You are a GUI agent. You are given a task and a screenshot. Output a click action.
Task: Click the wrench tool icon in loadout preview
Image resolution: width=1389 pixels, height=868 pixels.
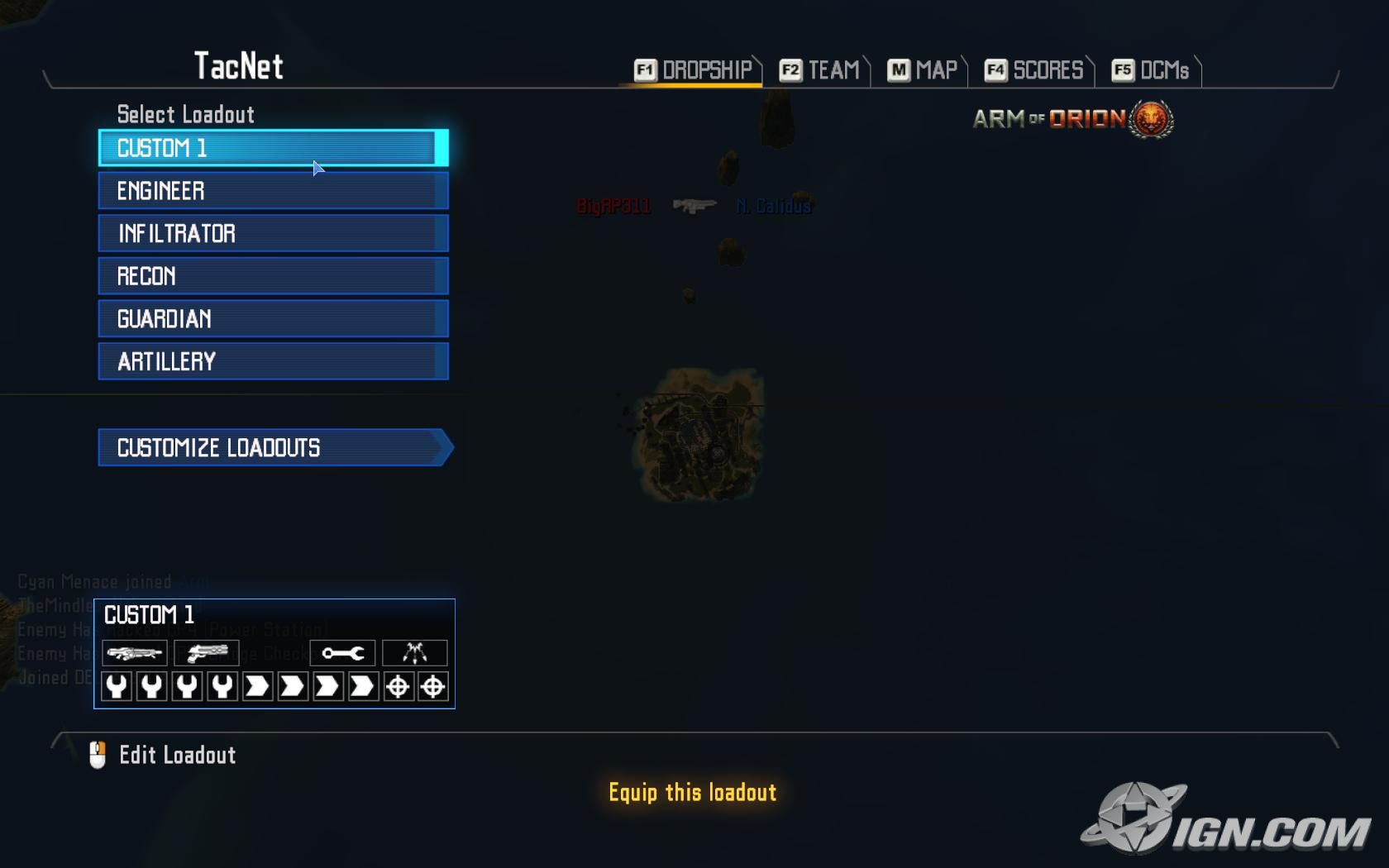point(342,653)
